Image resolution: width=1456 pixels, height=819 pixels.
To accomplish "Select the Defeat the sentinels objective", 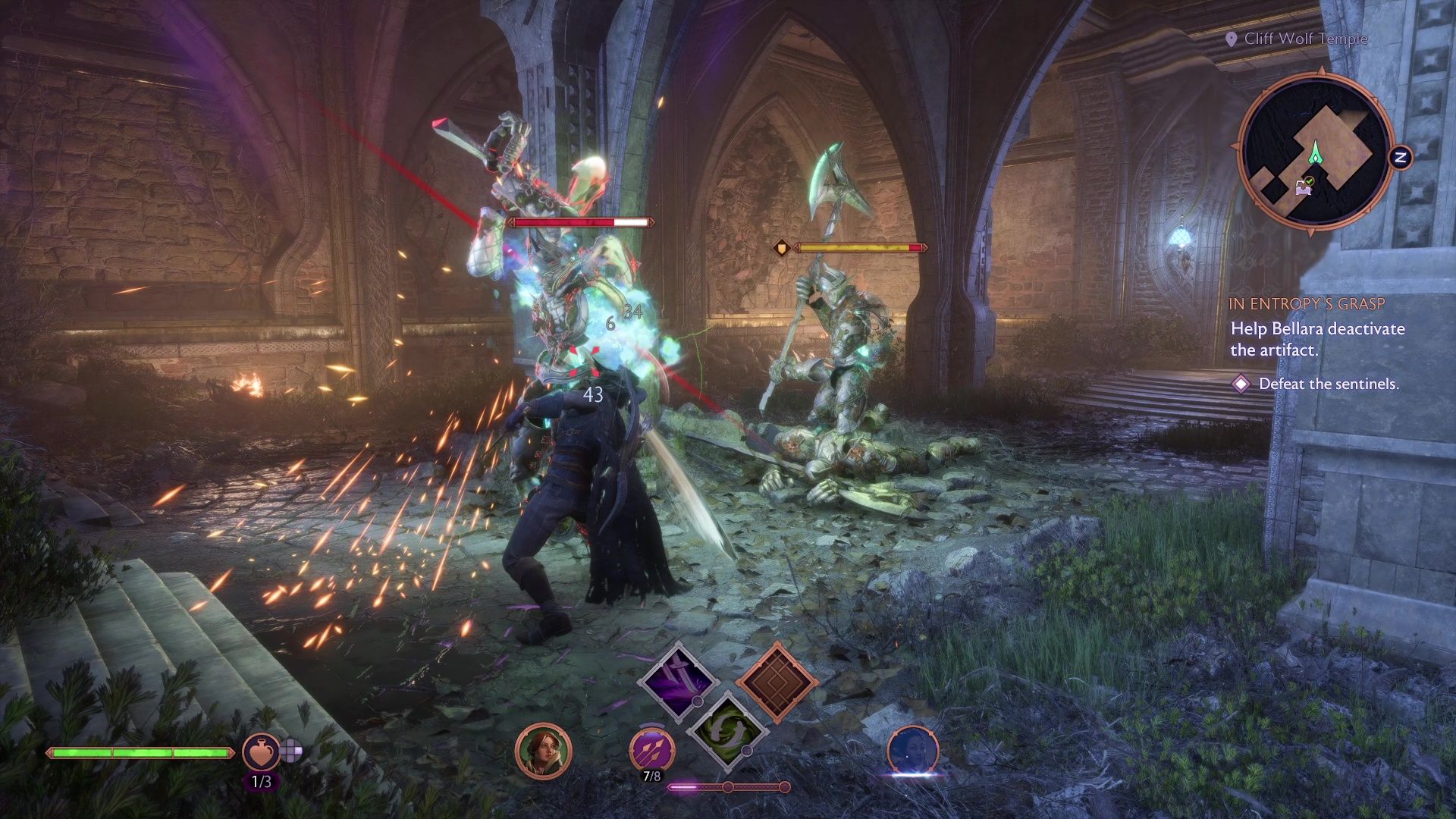I will [1328, 384].
